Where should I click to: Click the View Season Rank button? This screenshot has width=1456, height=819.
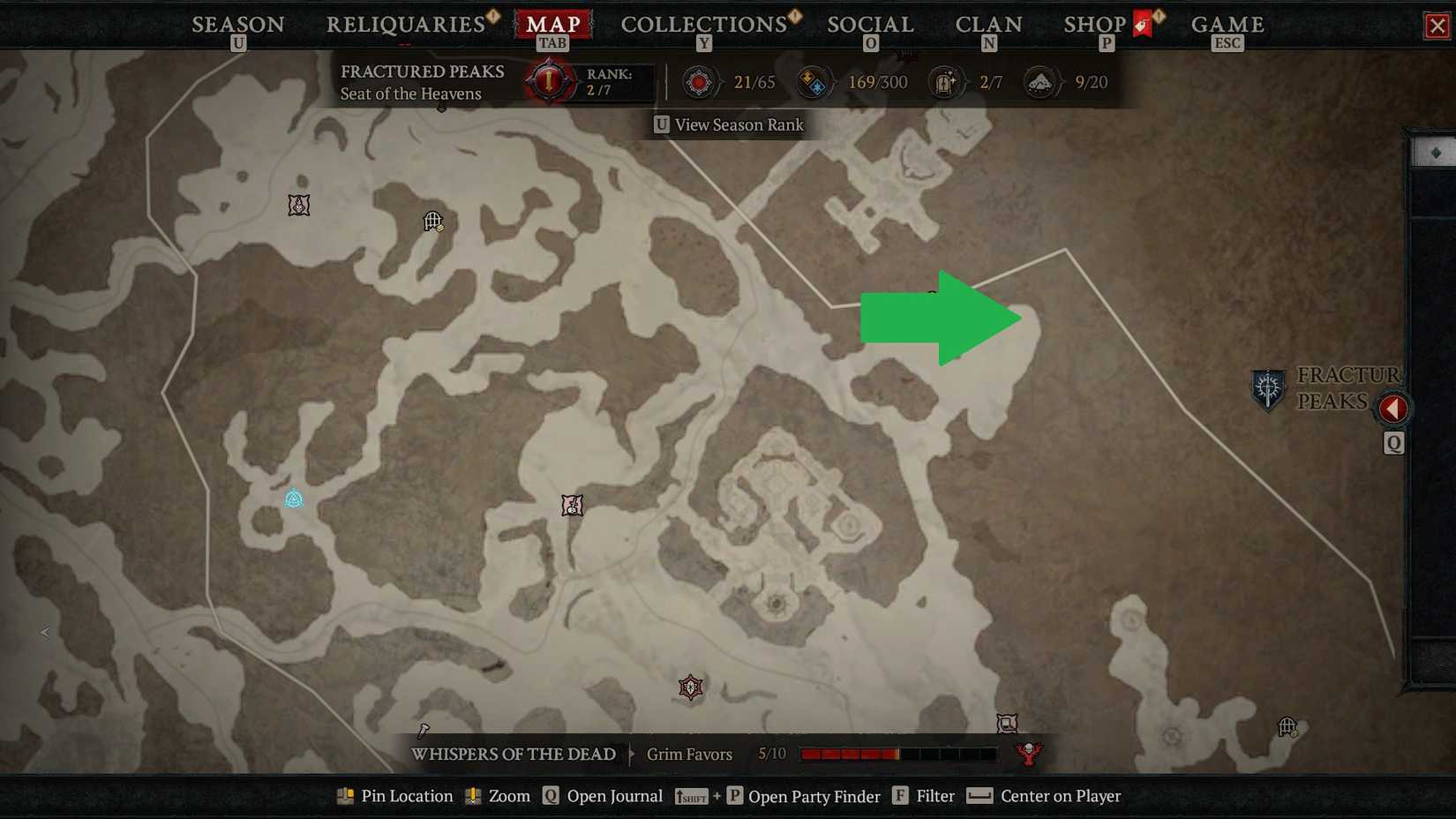(730, 124)
